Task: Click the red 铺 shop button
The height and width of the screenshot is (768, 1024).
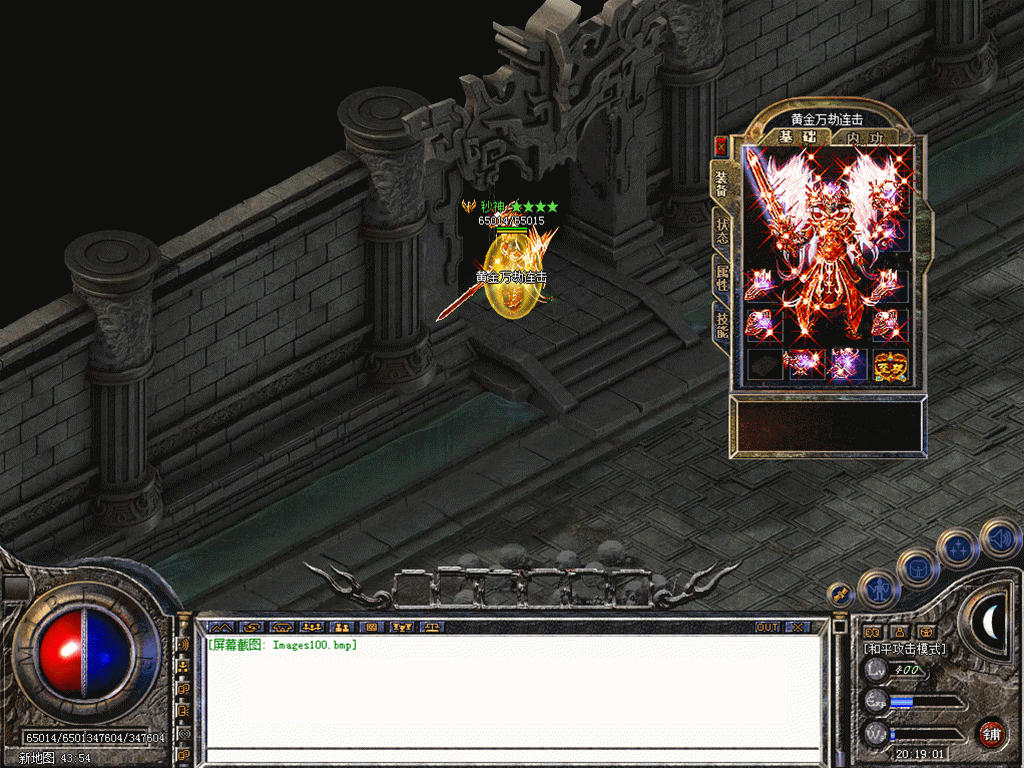Action: [990, 733]
